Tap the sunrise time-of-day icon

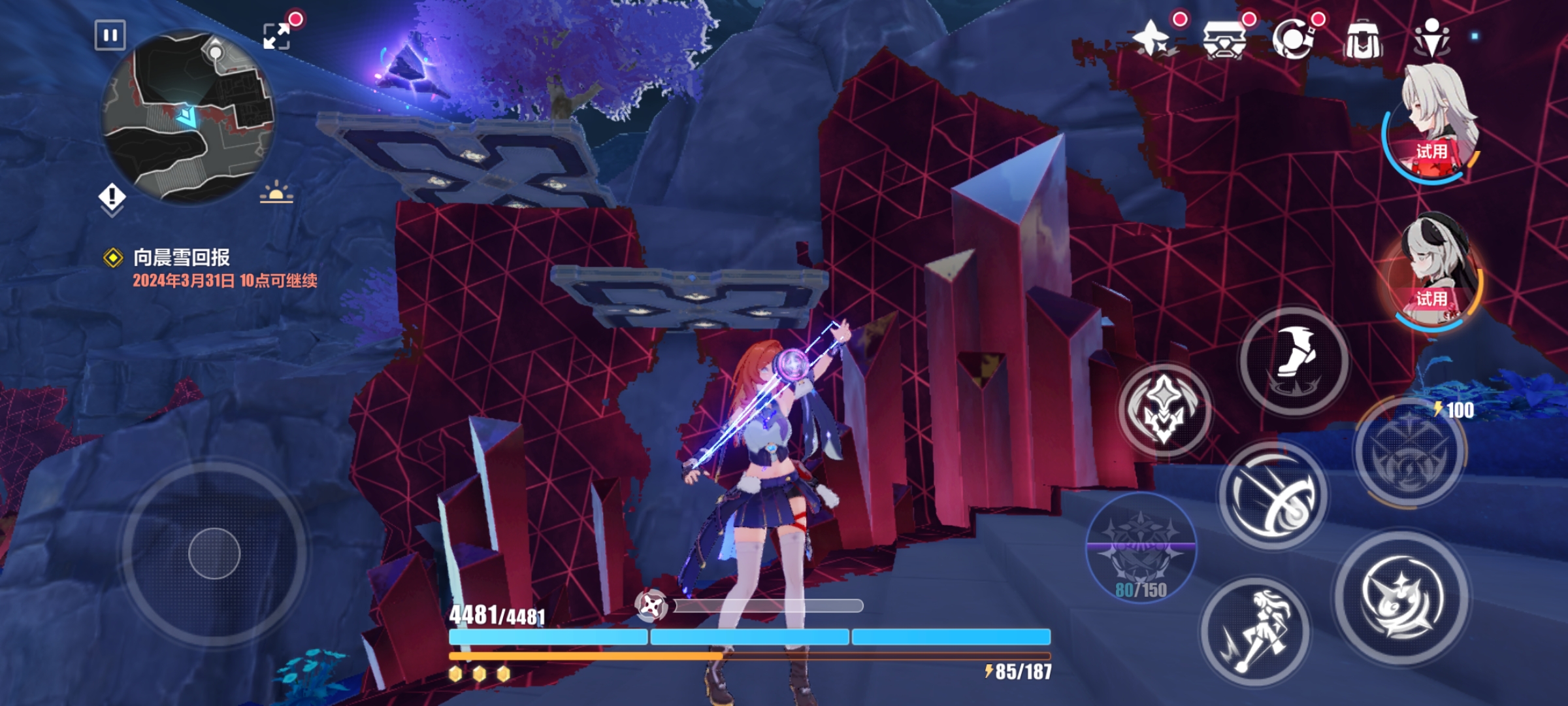click(276, 192)
